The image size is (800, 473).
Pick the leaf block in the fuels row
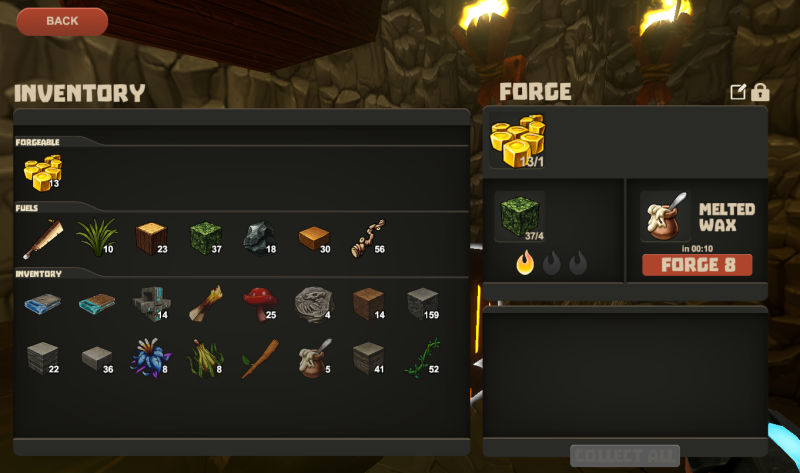(205, 238)
